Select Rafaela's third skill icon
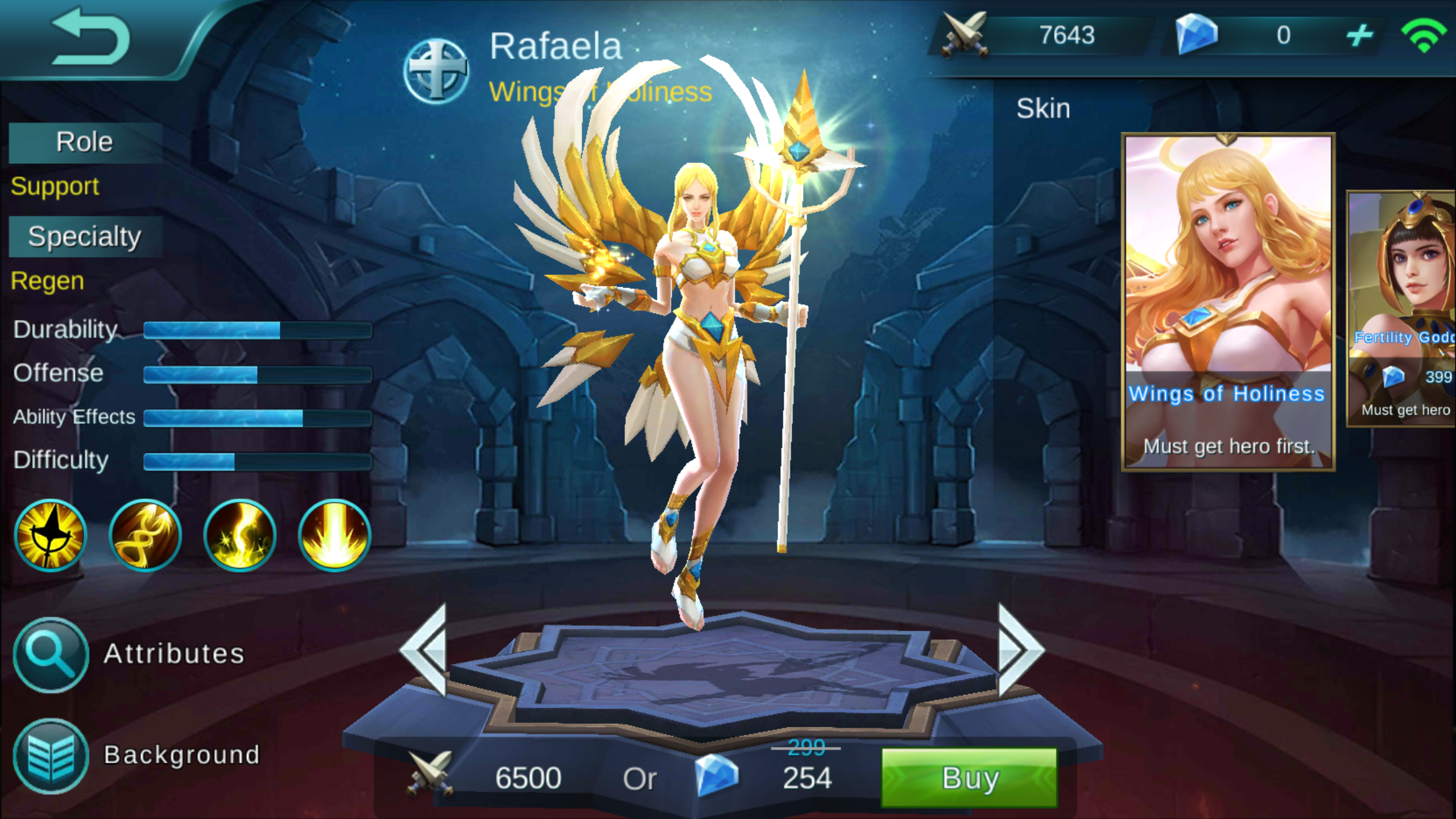This screenshot has height=819, width=1456. pos(239,535)
